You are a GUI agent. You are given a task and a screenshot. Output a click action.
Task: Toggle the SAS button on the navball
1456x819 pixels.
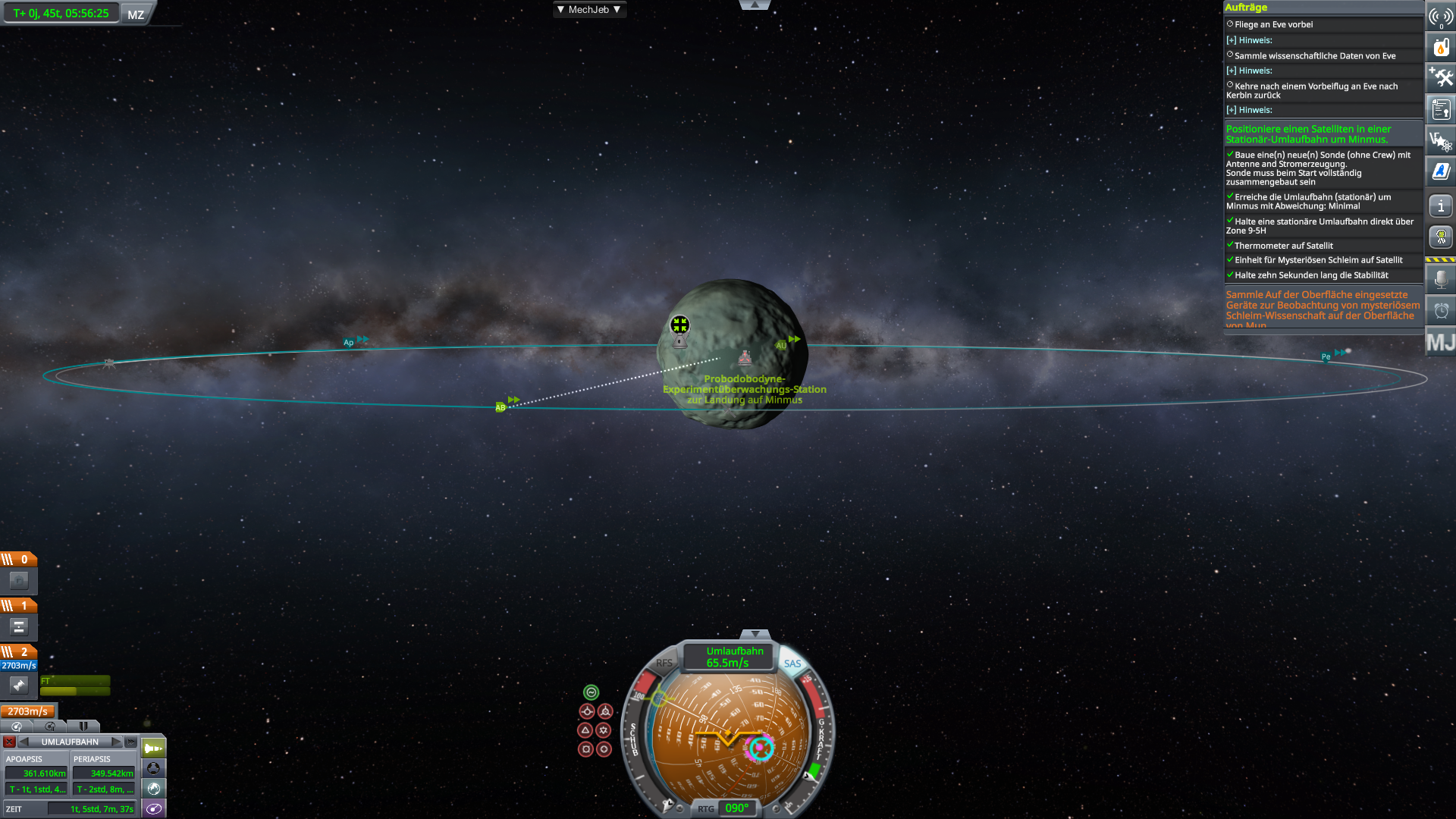tap(792, 664)
